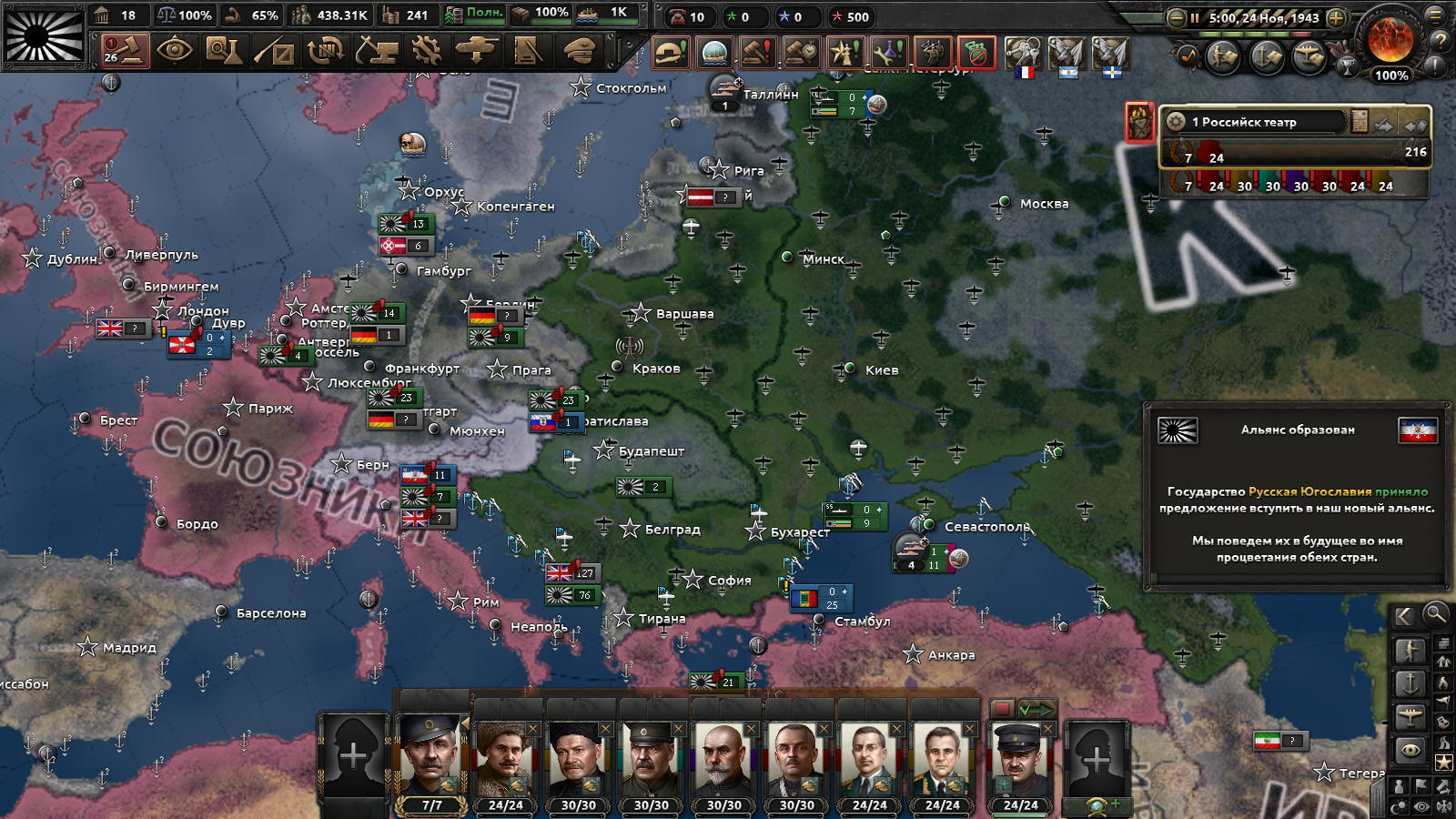This screenshot has height=819, width=1456.
Task: Open the recruit and deploy tank tab
Action: pyautogui.click(x=476, y=51)
